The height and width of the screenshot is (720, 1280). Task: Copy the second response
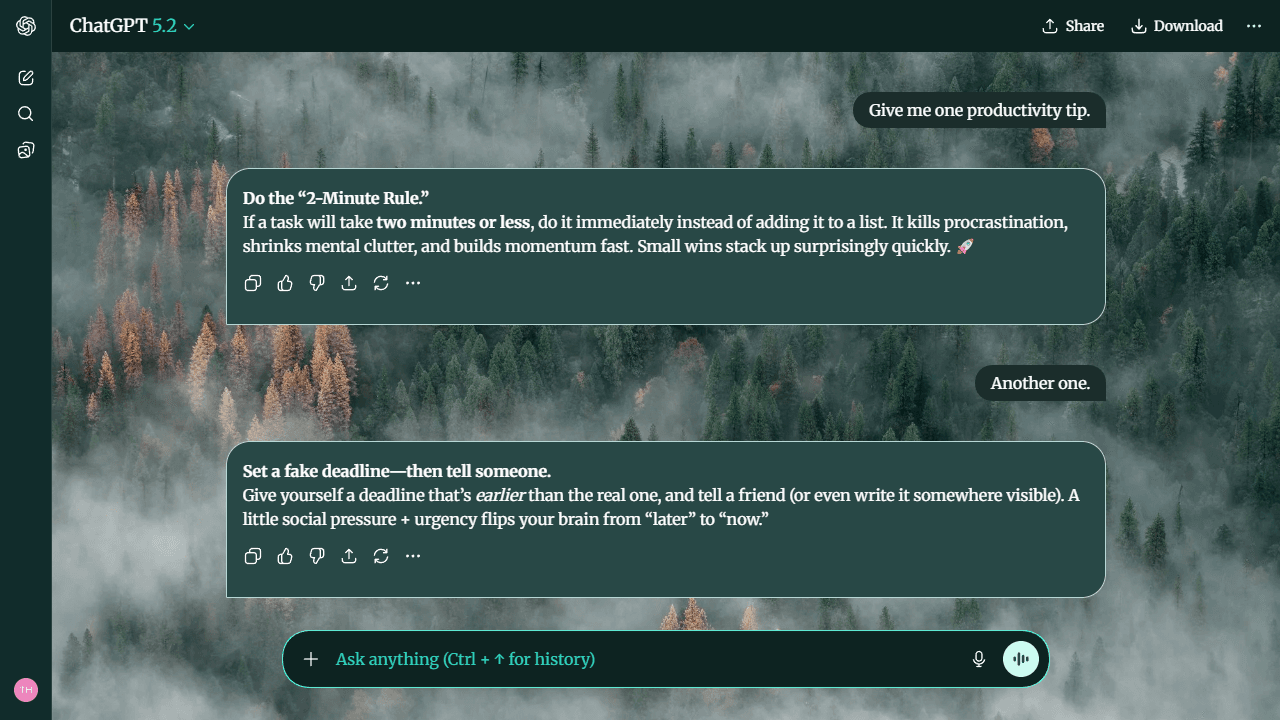[253, 556]
